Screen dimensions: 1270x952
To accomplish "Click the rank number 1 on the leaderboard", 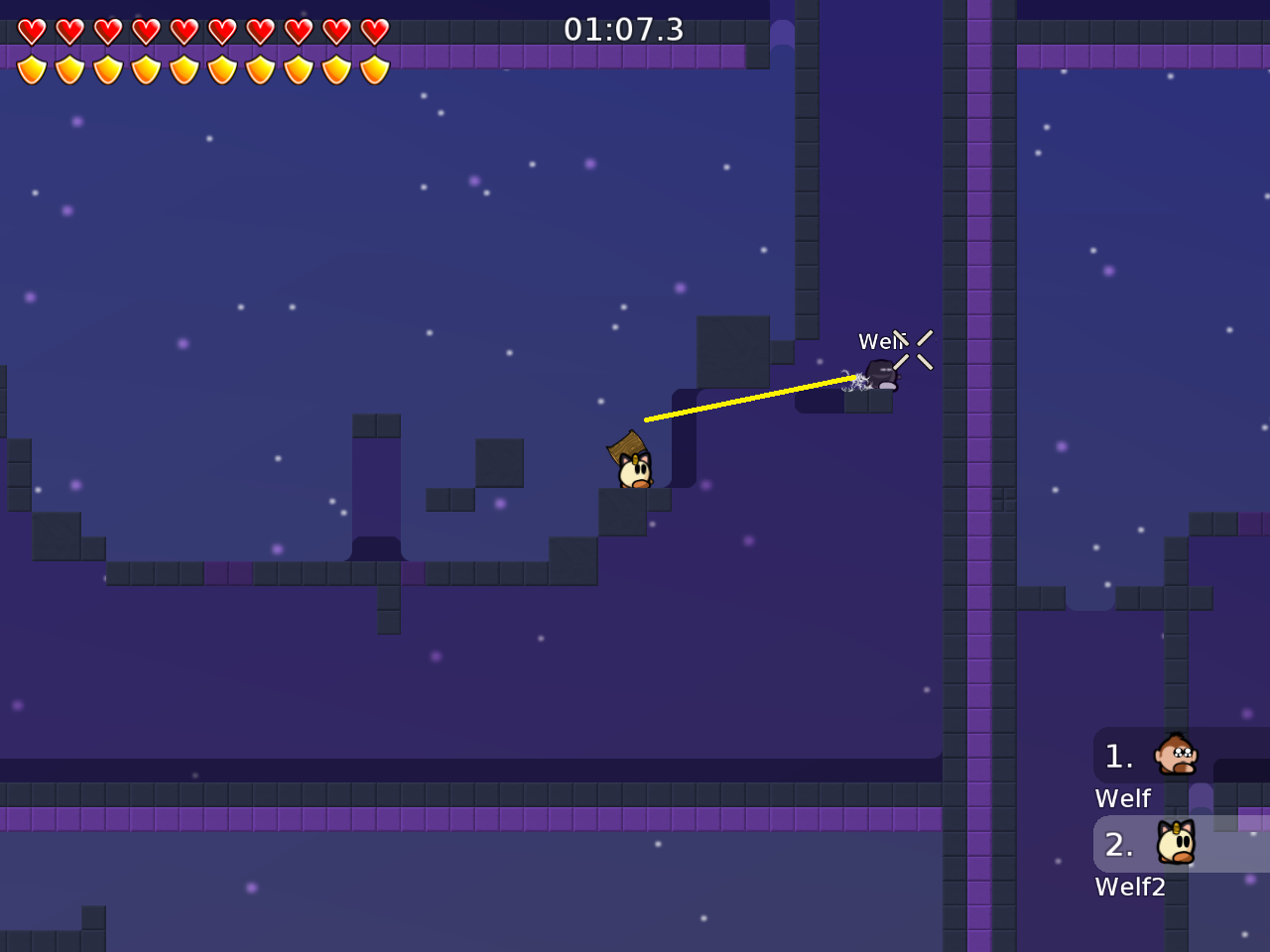I will tap(1119, 756).
